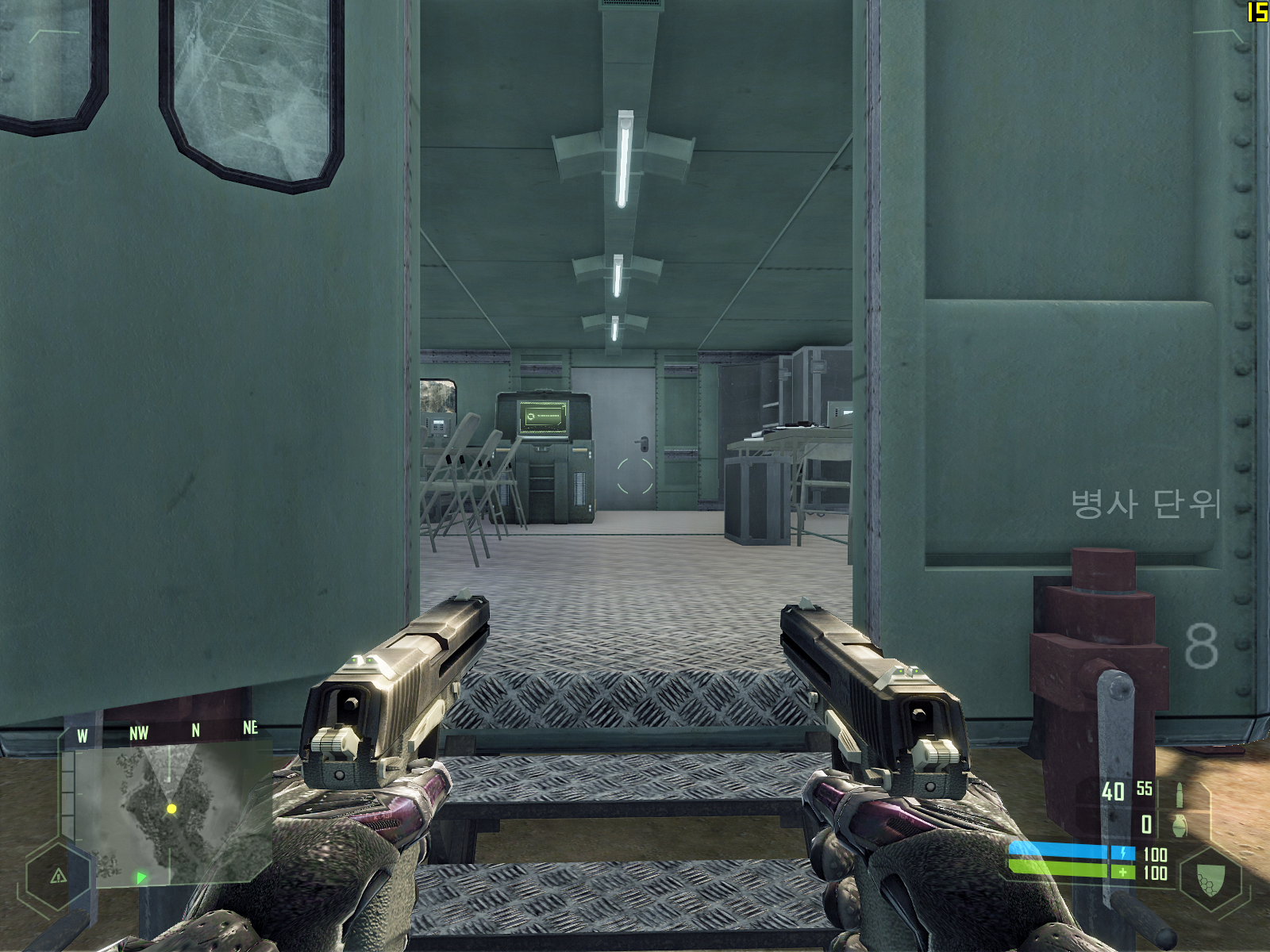The height and width of the screenshot is (952, 1270).
Task: Toggle the suit energy indicator reading 100
Action: click(x=1155, y=854)
